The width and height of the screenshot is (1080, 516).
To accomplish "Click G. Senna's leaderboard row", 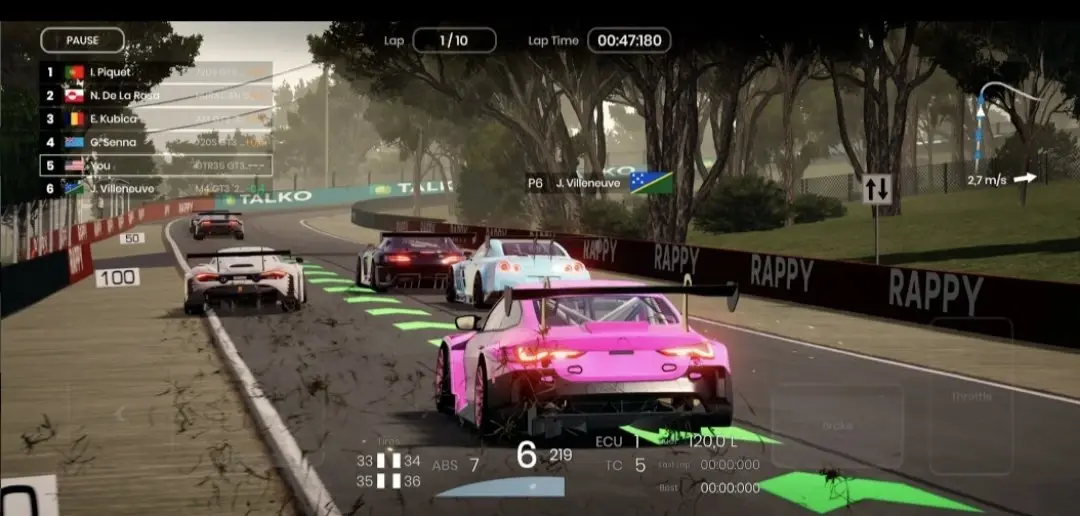I will coord(155,142).
